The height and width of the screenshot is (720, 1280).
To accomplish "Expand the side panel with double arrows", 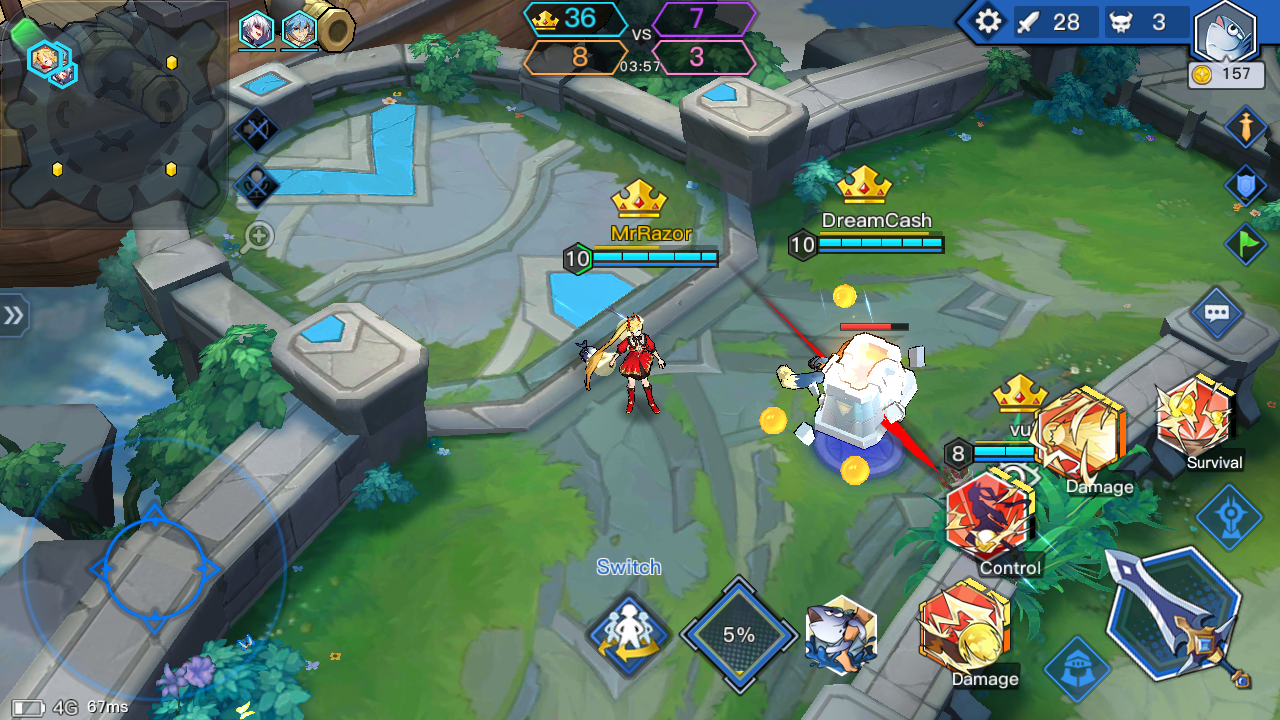I will [x=13, y=316].
